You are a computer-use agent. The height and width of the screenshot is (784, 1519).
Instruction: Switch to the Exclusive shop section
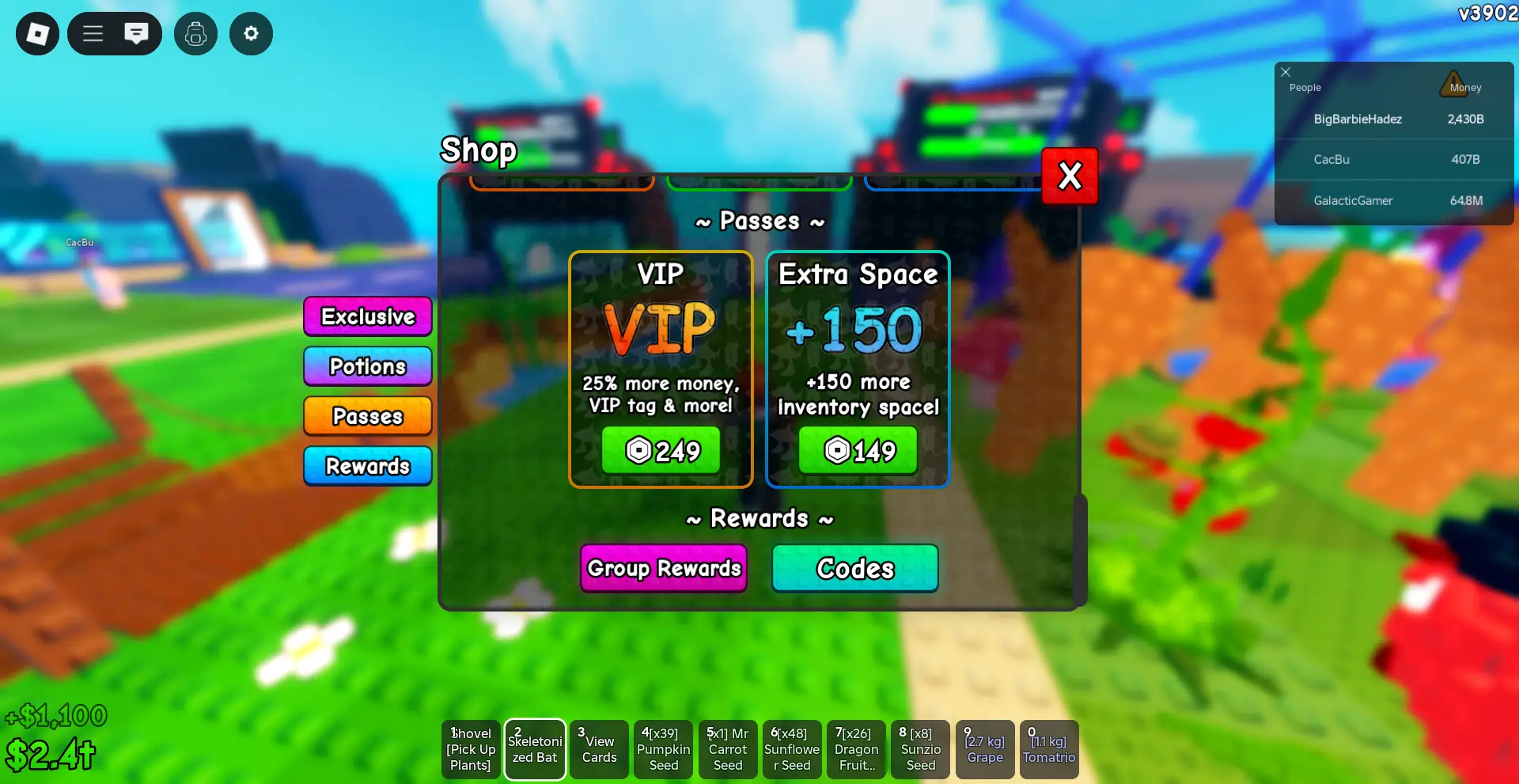point(367,316)
